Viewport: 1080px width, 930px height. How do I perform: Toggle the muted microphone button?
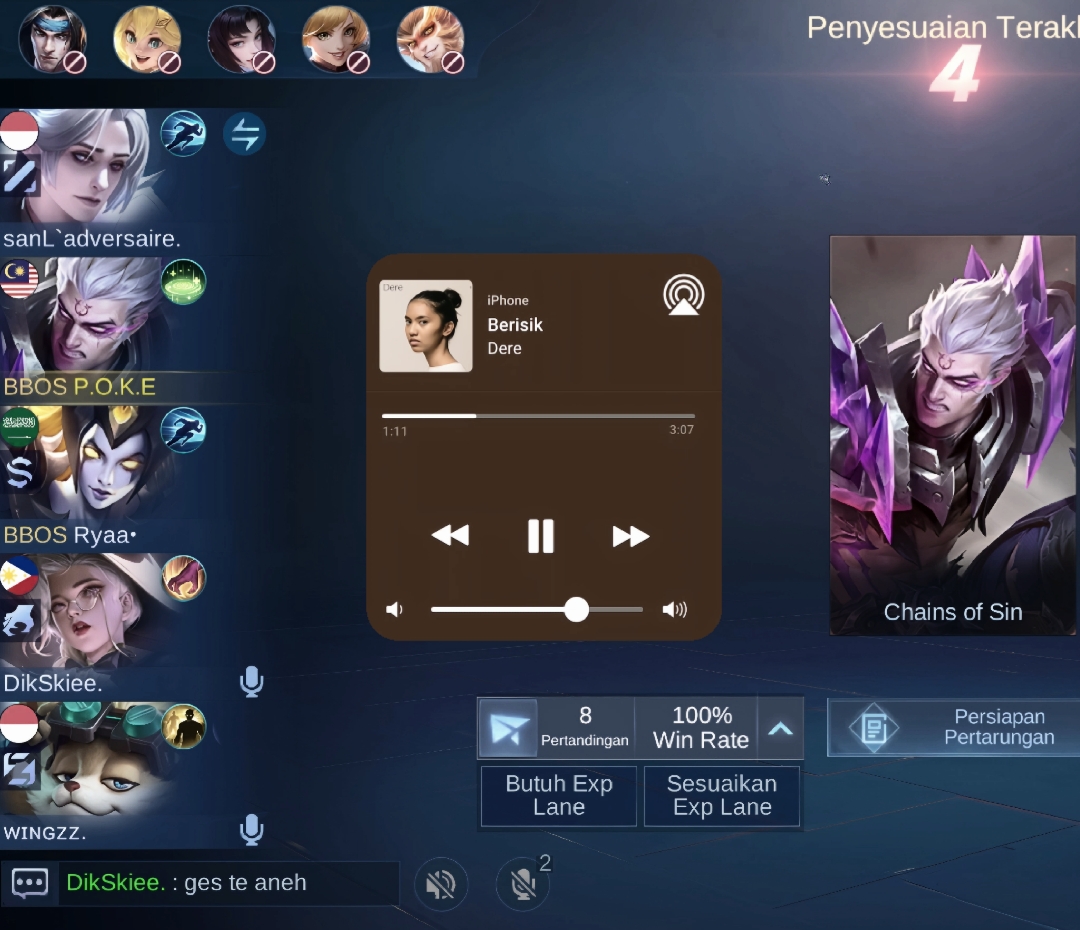[x=522, y=884]
